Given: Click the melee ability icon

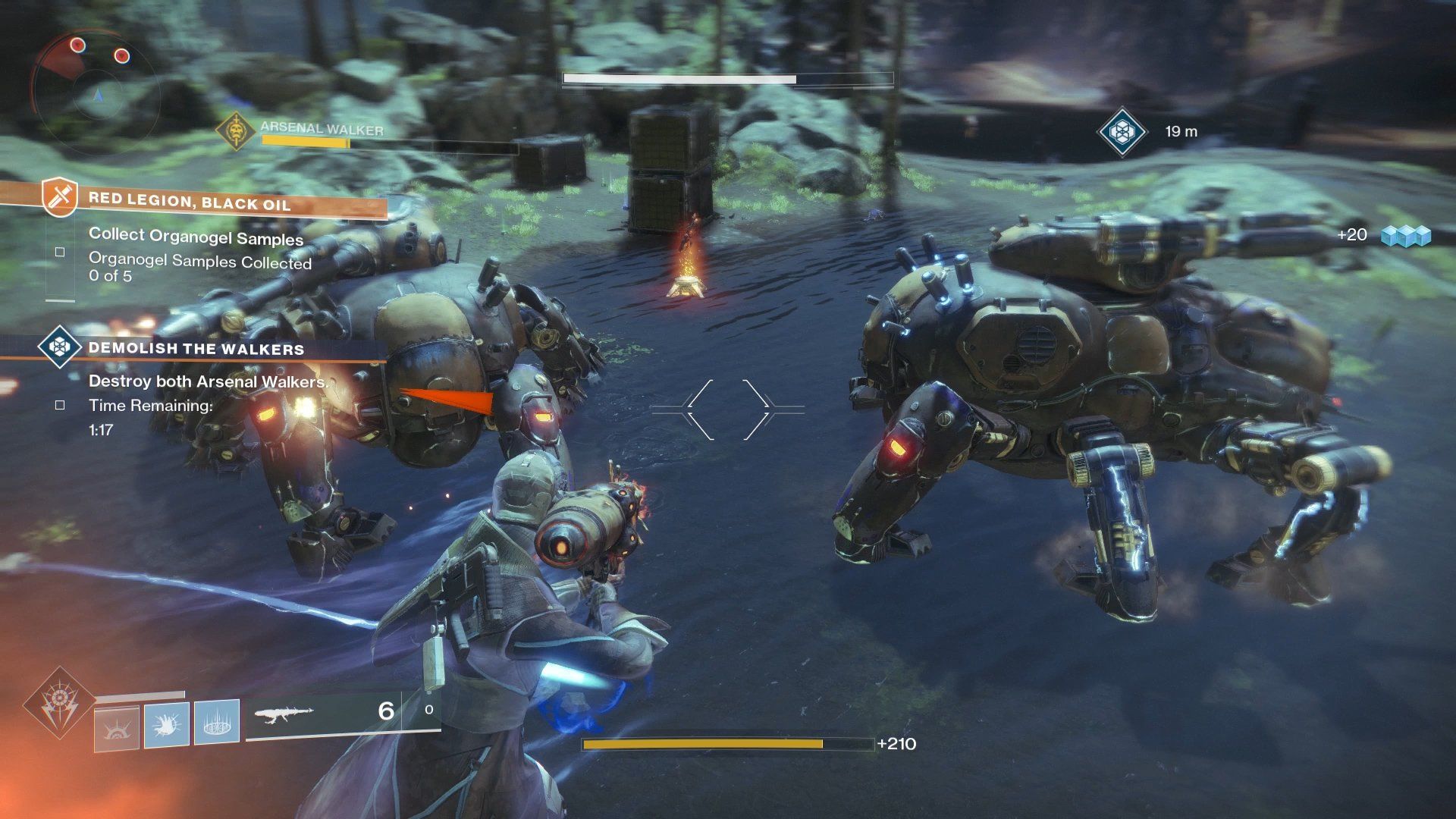Looking at the screenshot, I should pos(167,726).
